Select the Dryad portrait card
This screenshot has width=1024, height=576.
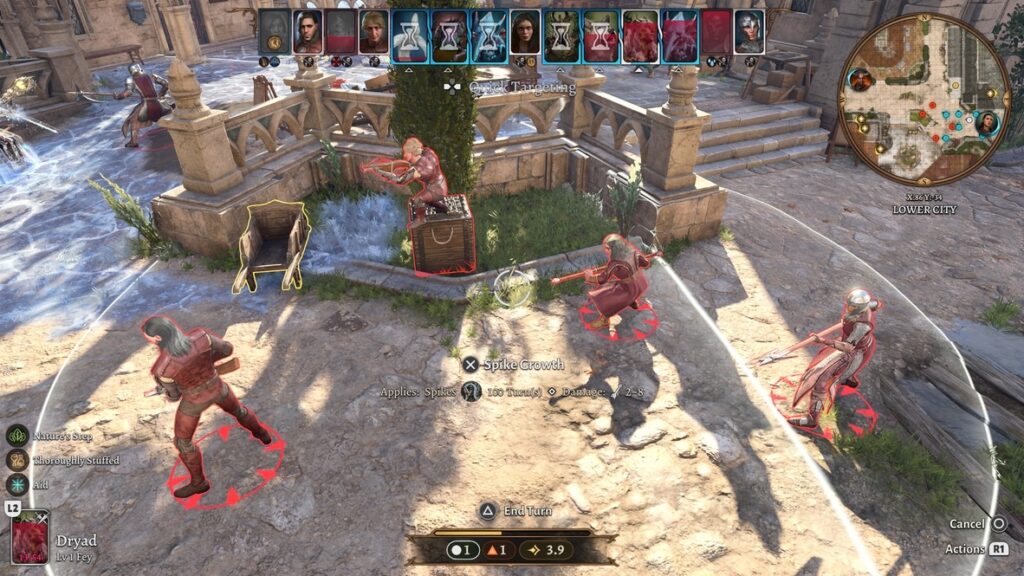point(31,537)
